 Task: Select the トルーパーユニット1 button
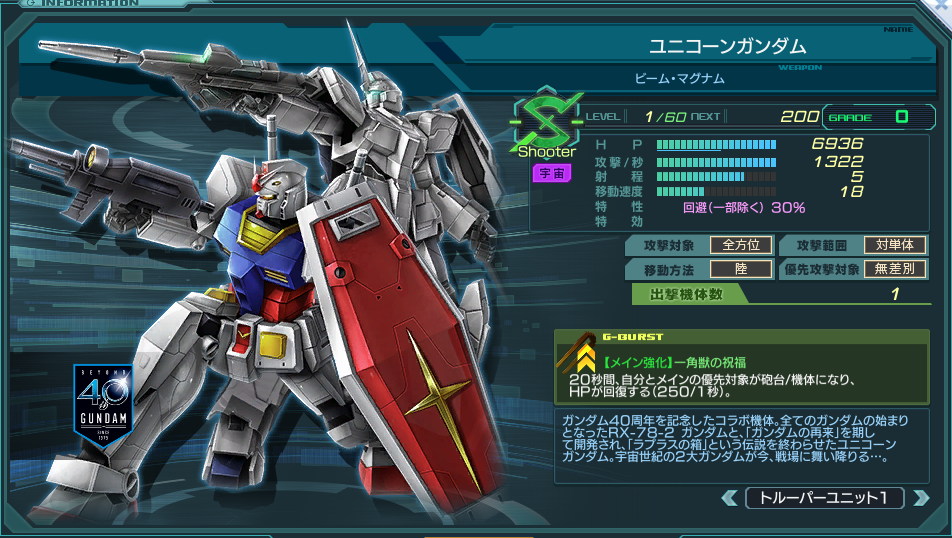tap(824, 497)
